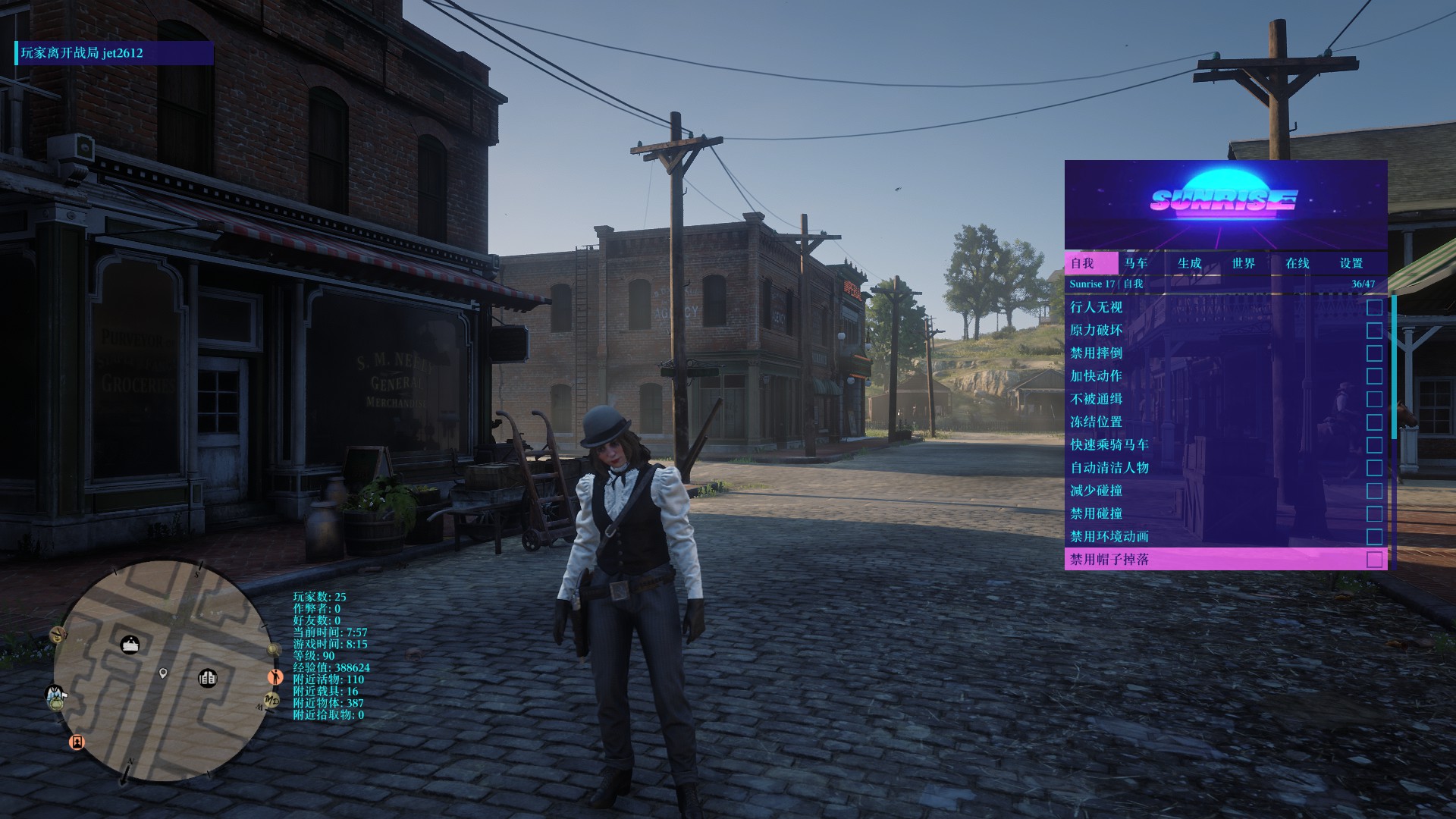Viewport: 1456px width, 819px height.
Task: Click the circular minimap
Action: coord(162,670)
